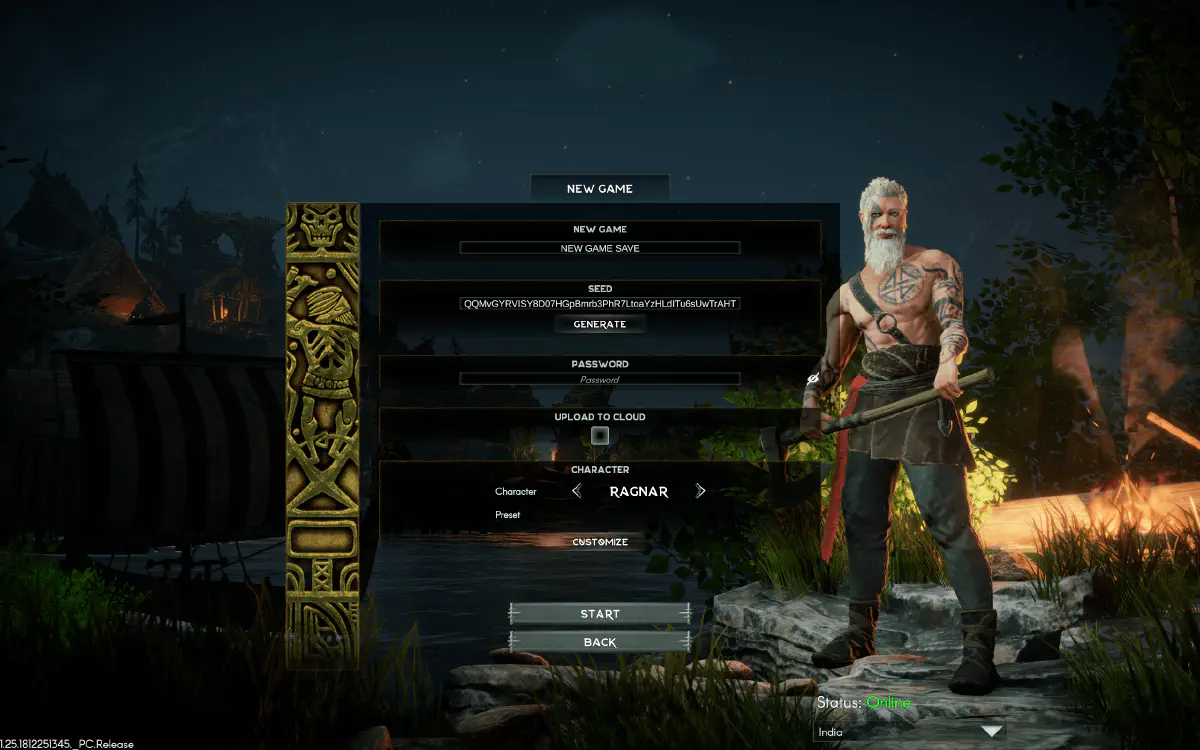
Task: Start the new game
Action: click(600, 614)
